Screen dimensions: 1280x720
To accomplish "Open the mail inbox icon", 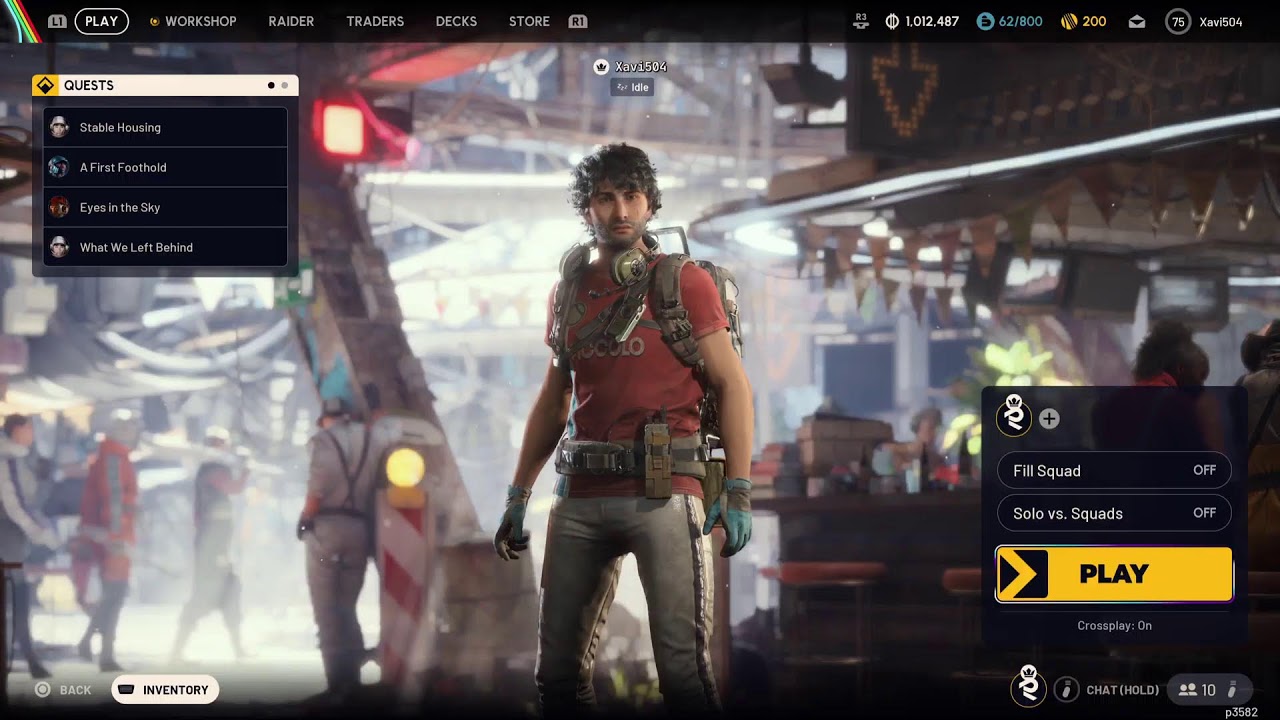I will 1138,21.
